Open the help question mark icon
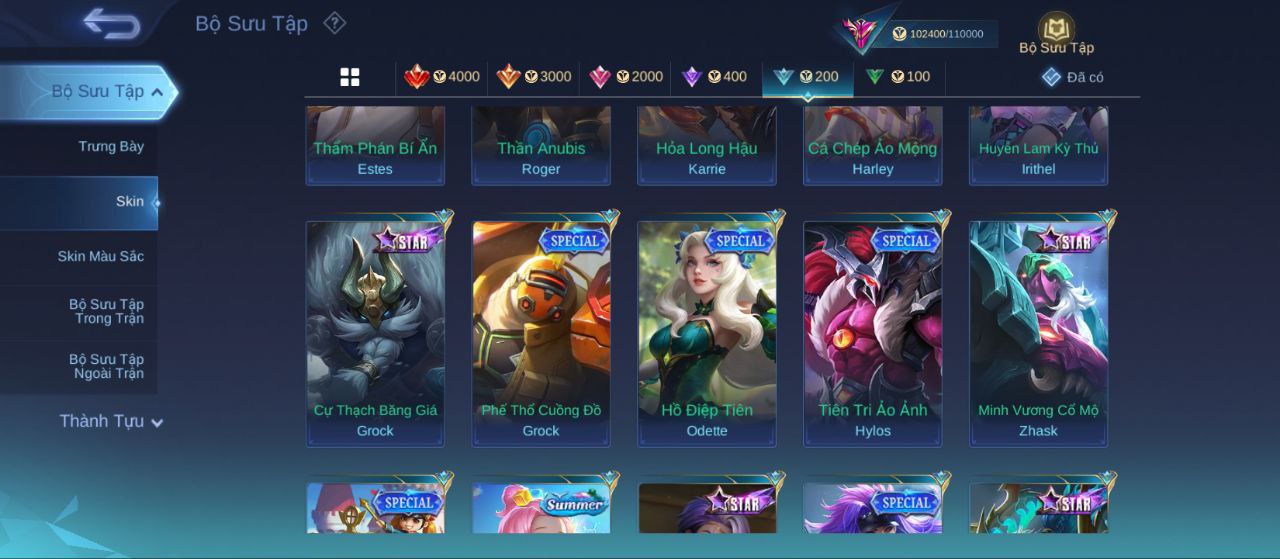Viewport: 1280px width, 559px height. pos(335,23)
